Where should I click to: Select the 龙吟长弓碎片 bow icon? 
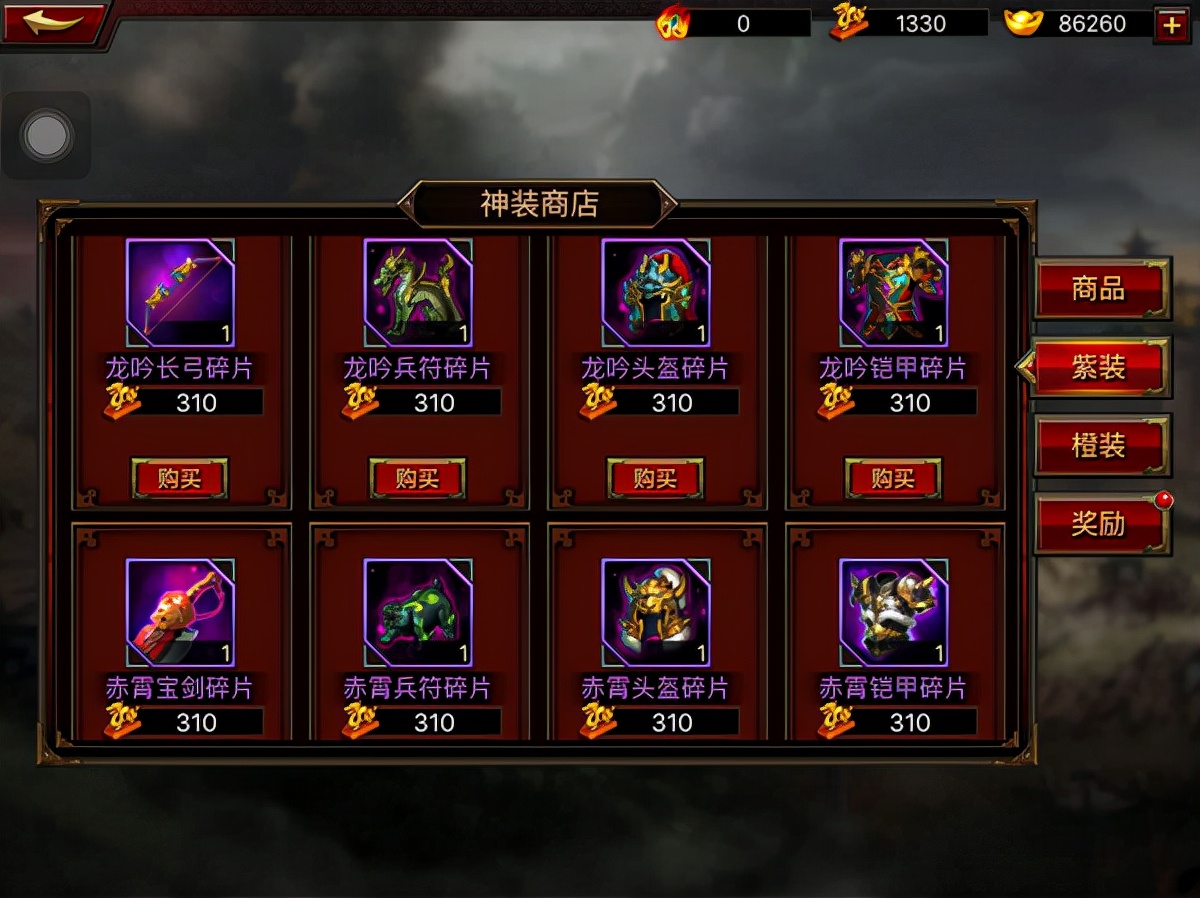180,293
